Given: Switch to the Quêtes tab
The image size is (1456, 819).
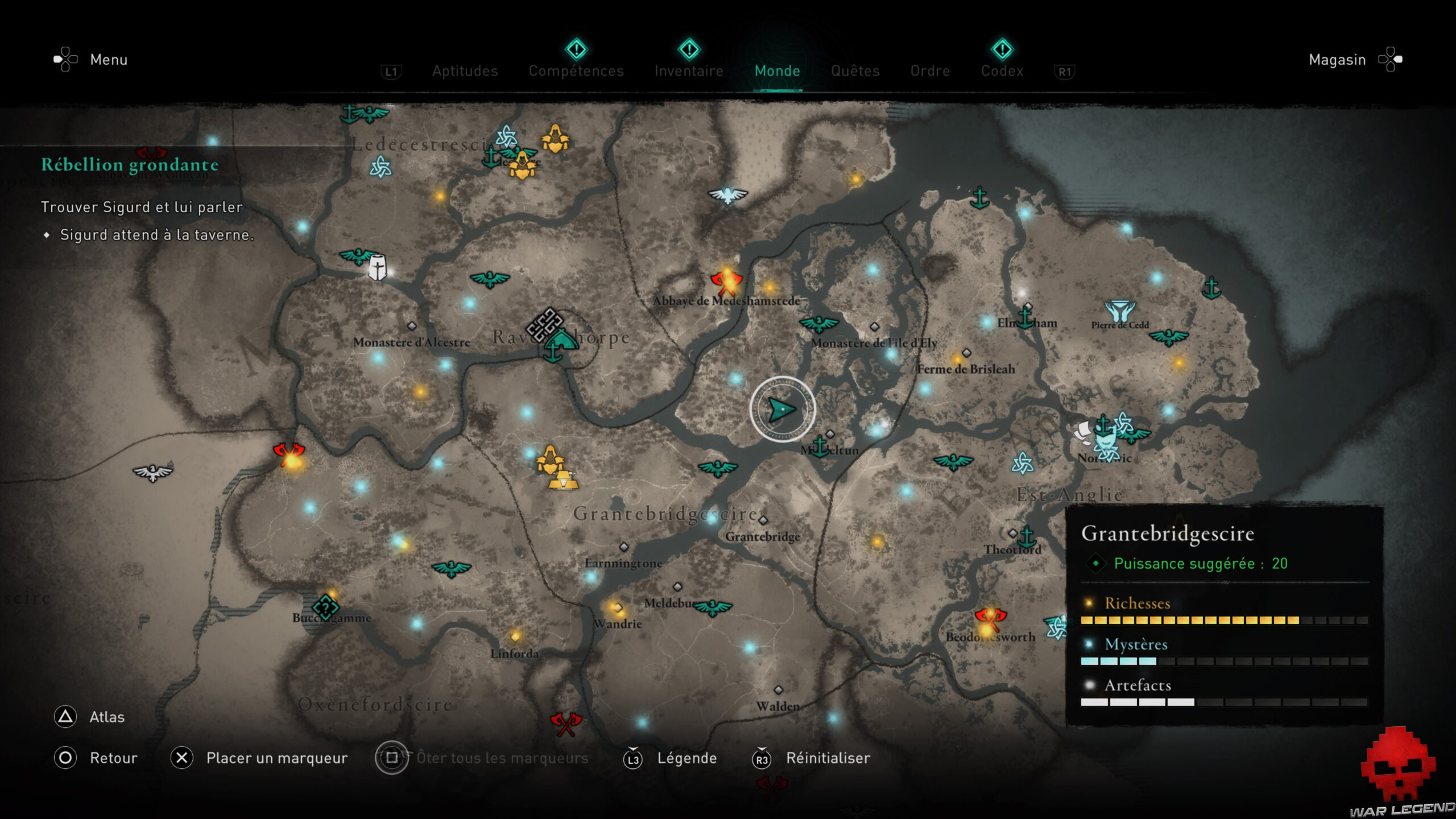Looking at the screenshot, I should click(x=855, y=71).
